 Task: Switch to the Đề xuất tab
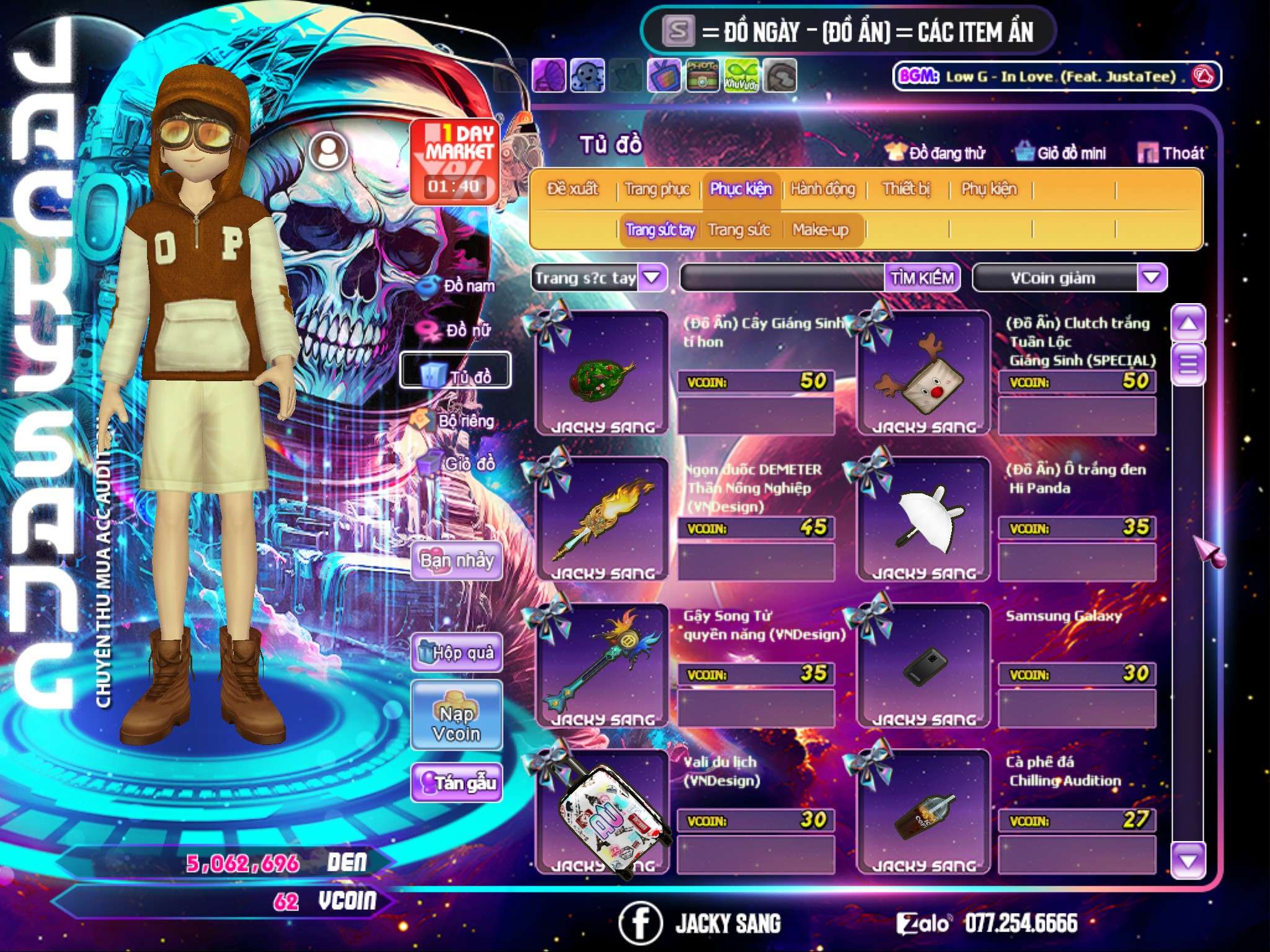coord(572,188)
